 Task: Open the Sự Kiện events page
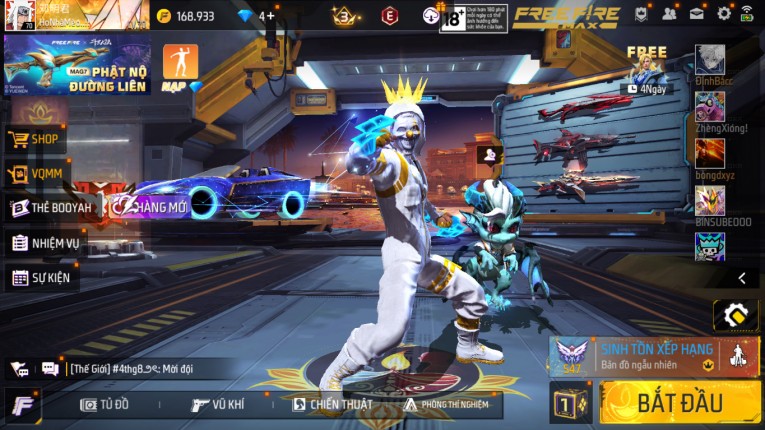[x=42, y=277]
